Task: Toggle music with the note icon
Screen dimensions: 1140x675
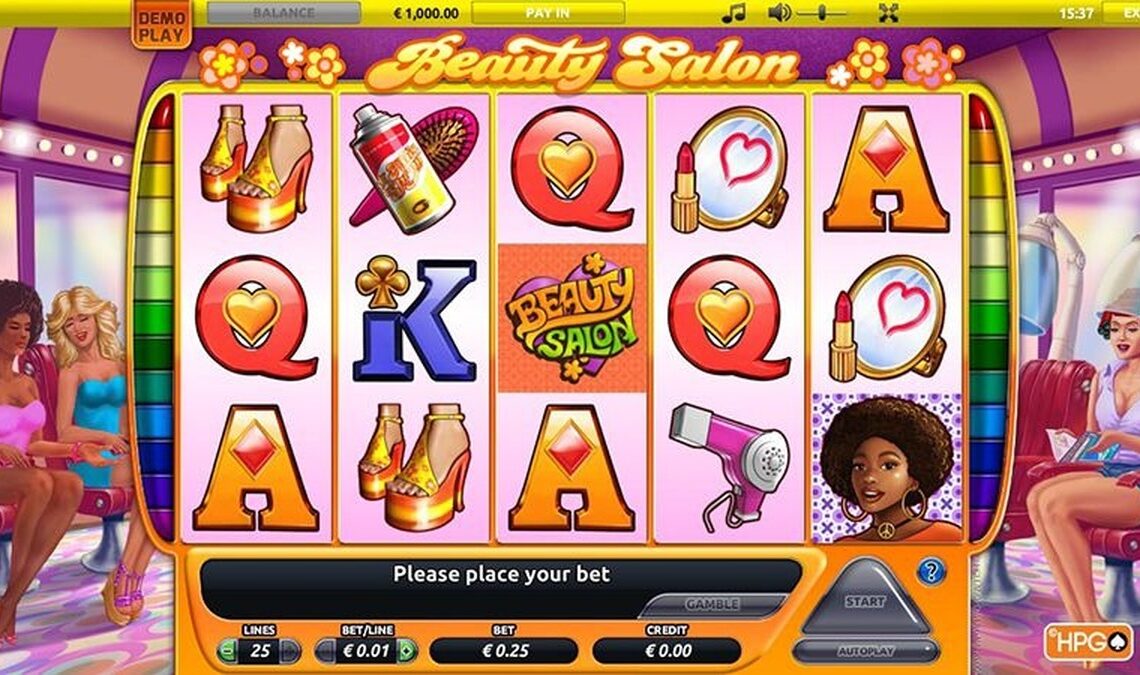Action: pos(734,13)
